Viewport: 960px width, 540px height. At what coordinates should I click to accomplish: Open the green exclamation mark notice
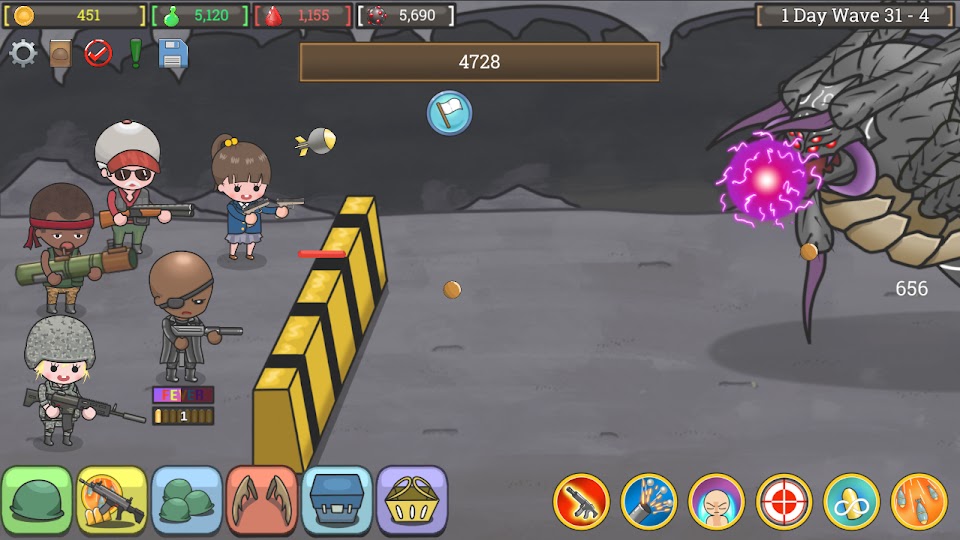pos(135,53)
